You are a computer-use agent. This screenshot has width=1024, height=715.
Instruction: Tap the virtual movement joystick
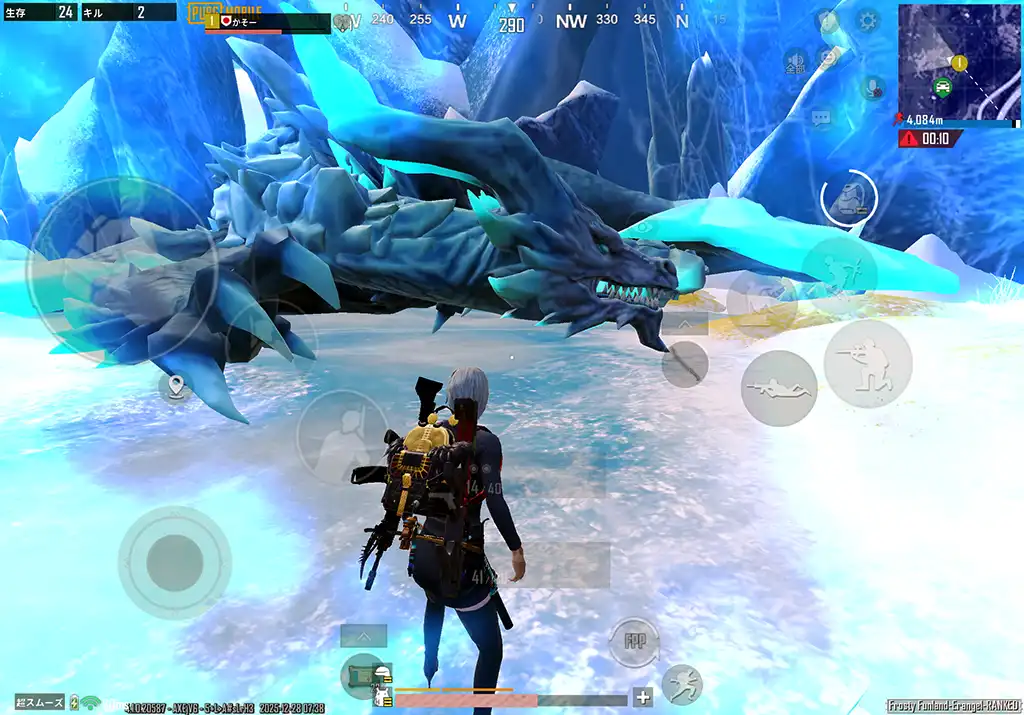coord(175,562)
